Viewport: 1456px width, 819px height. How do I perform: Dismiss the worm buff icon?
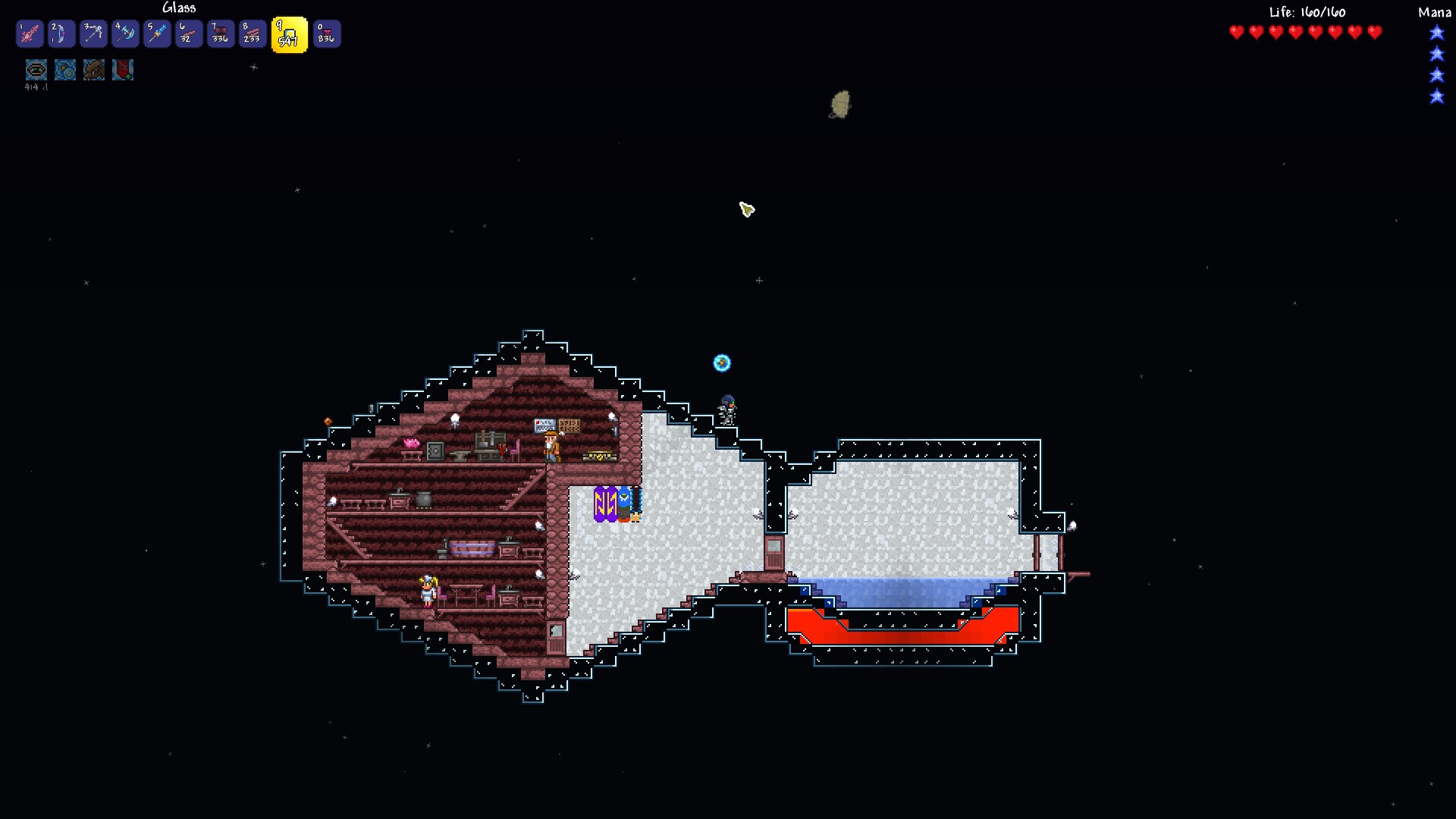[93, 70]
